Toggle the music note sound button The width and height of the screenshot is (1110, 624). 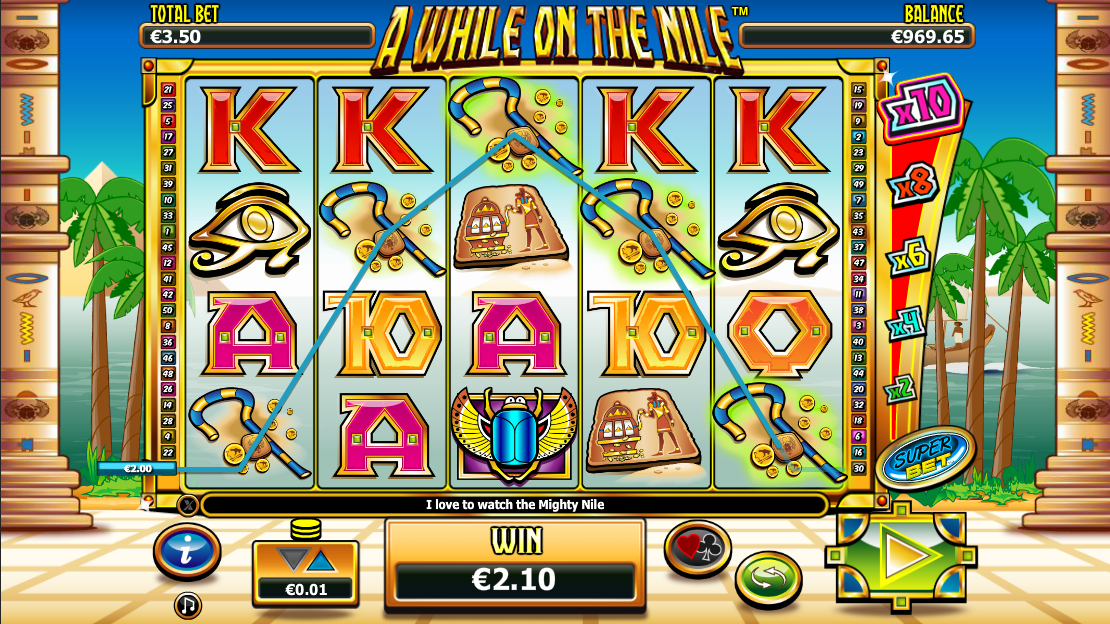coord(187,604)
